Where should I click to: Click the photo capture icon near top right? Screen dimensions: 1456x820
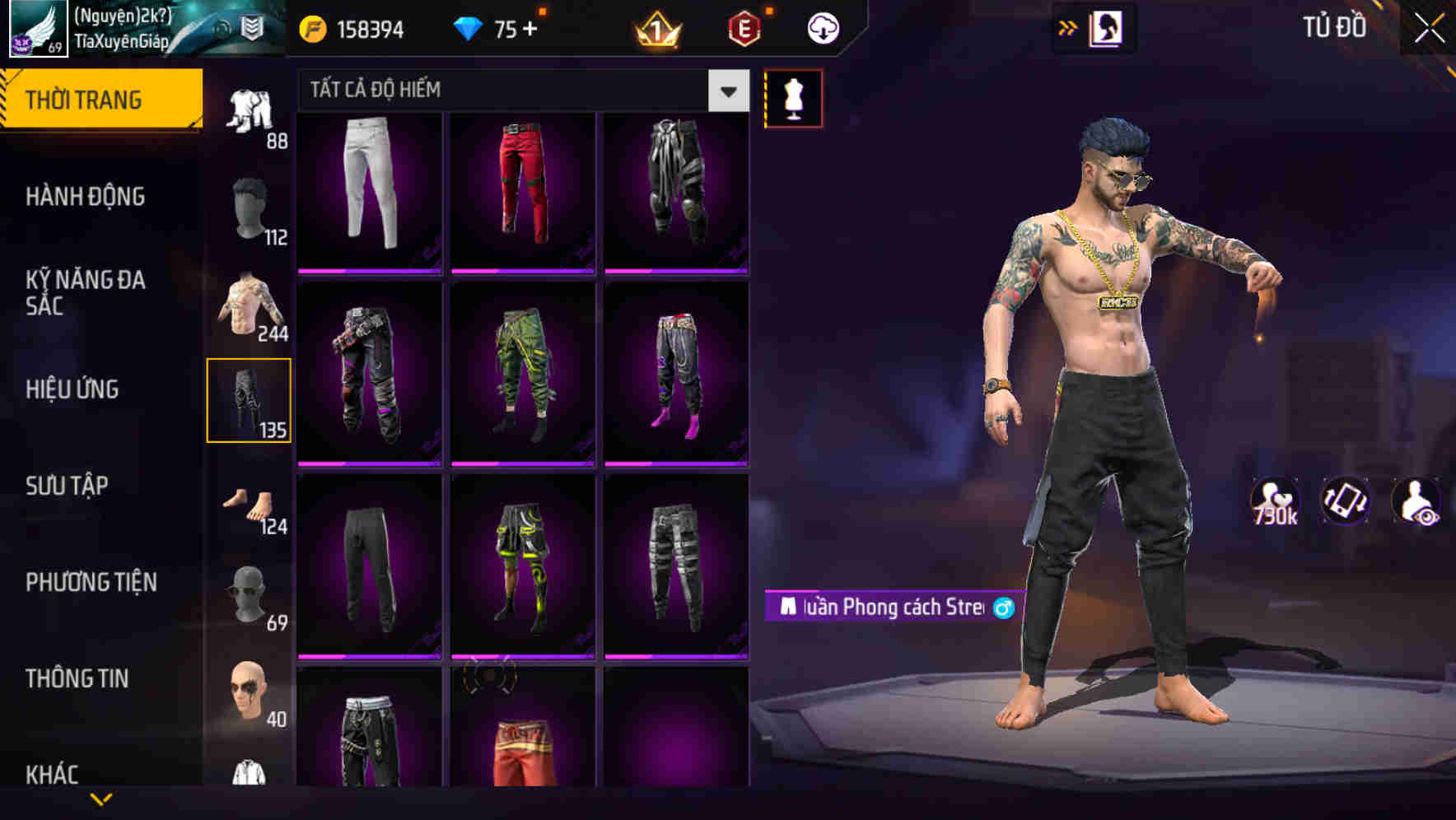(1107, 27)
